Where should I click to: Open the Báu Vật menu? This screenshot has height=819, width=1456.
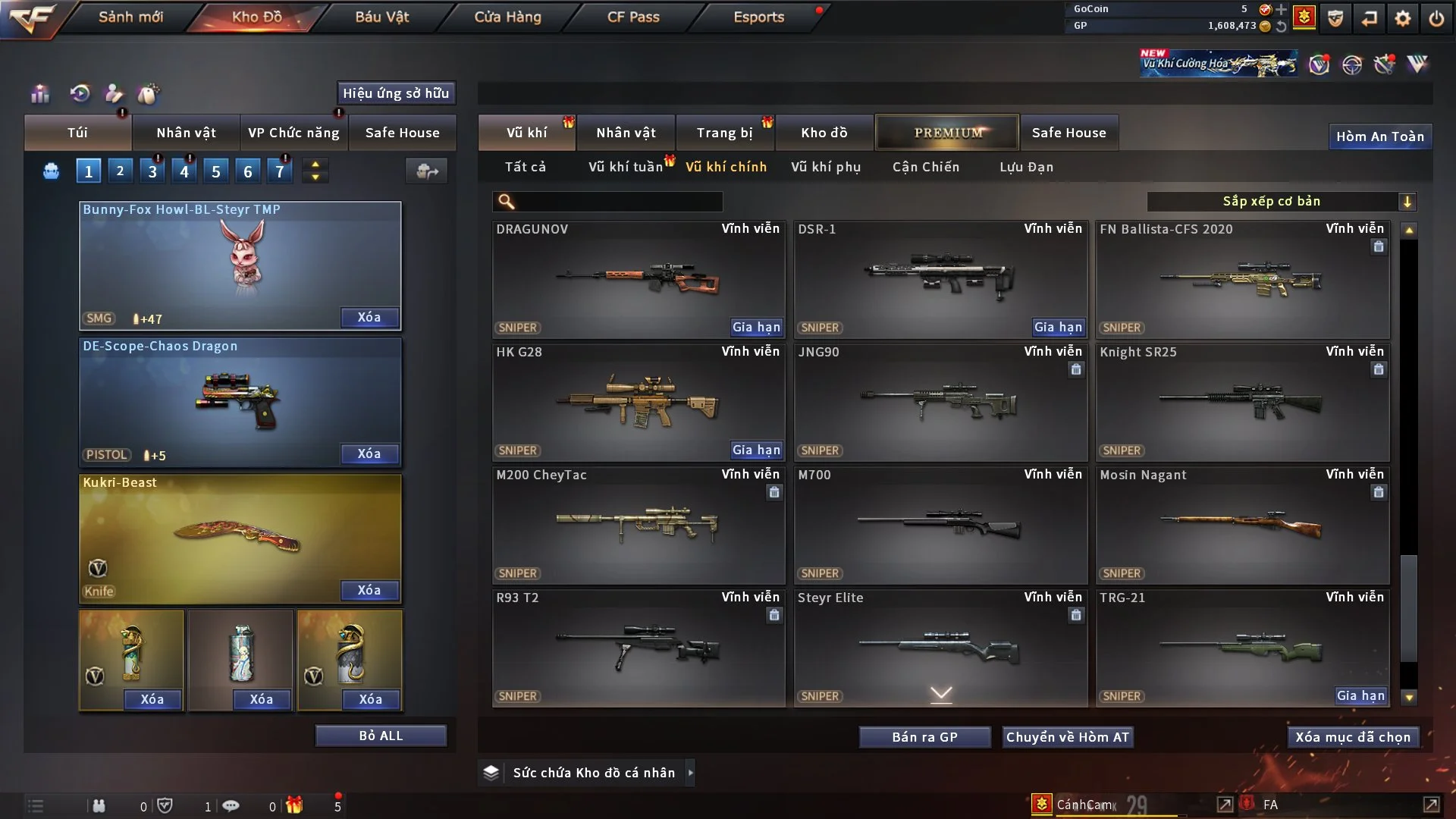pos(381,17)
